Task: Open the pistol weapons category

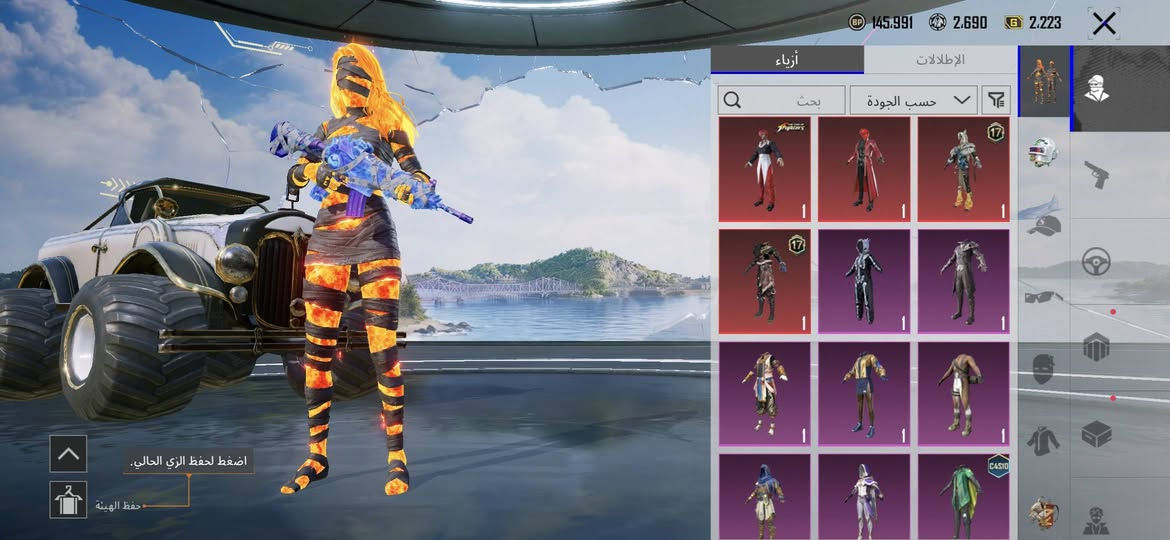Action: 1096,175
